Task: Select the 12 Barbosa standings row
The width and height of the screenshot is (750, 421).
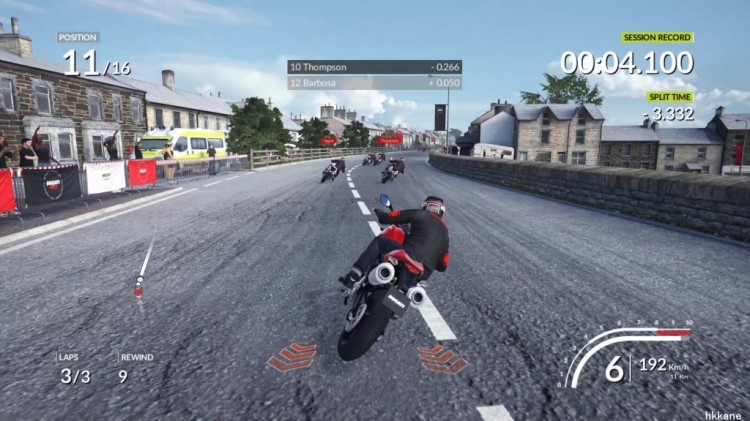Action: [x=361, y=83]
